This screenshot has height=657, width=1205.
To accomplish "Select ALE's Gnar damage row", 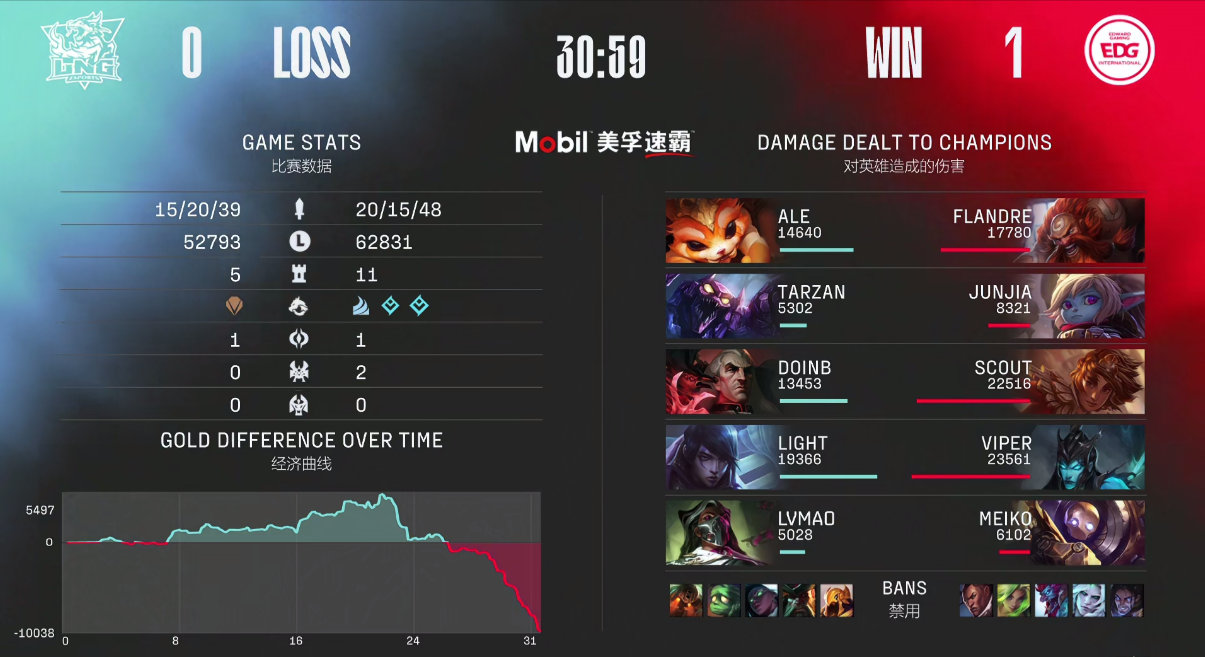I will [760, 231].
